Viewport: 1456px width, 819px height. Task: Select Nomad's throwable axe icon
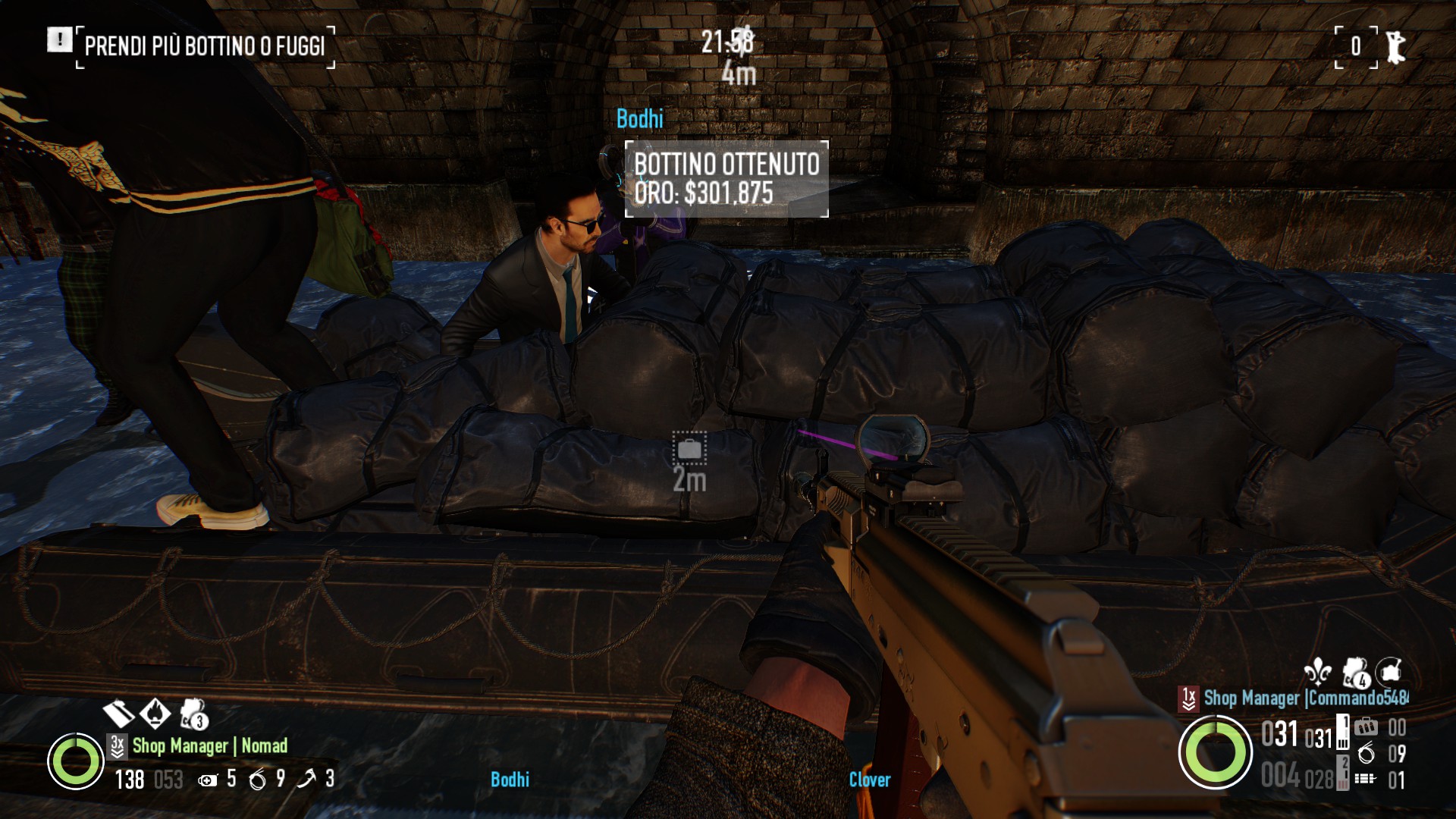pos(306,779)
